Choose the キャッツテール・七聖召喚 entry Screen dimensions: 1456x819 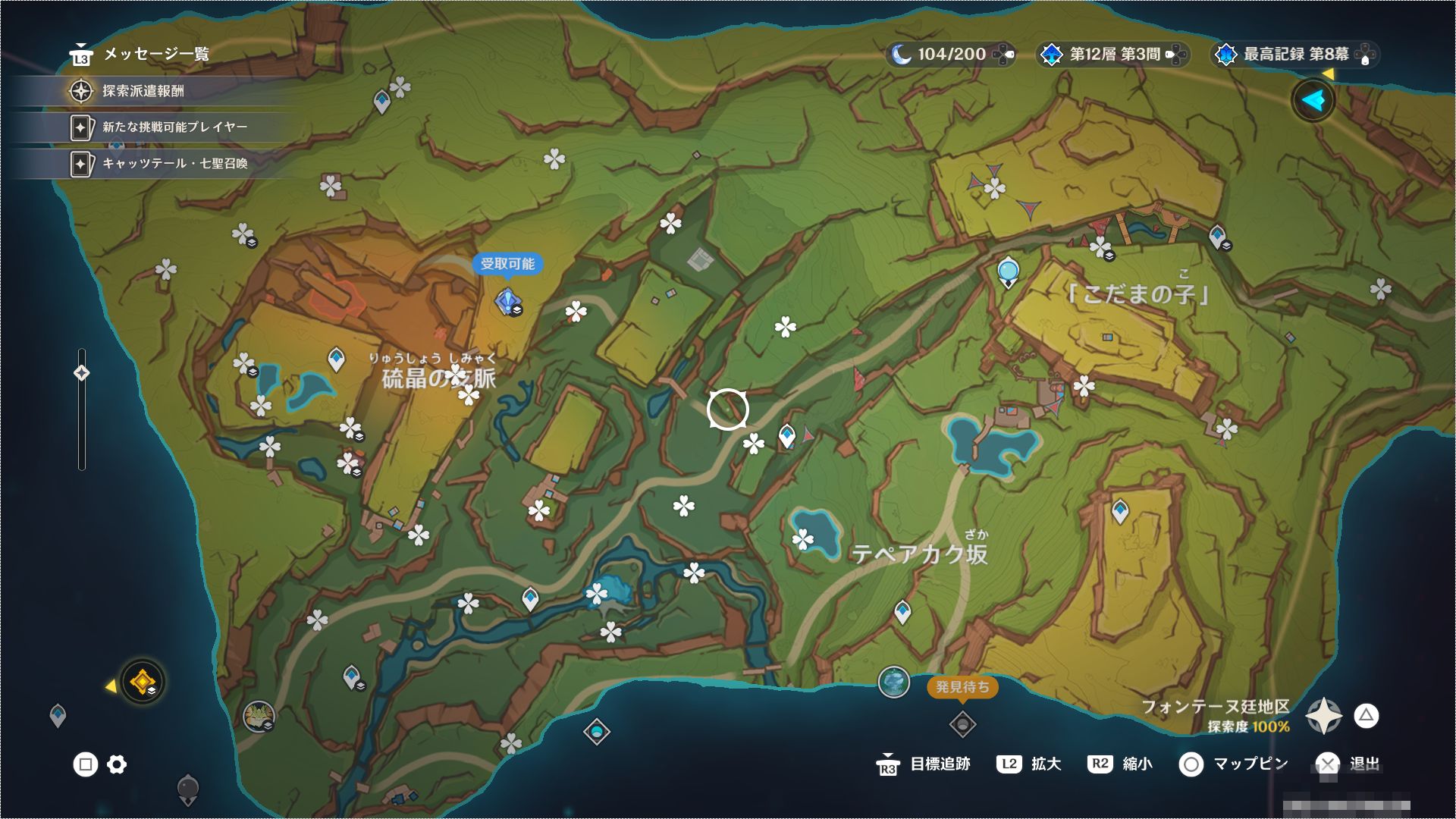click(174, 163)
